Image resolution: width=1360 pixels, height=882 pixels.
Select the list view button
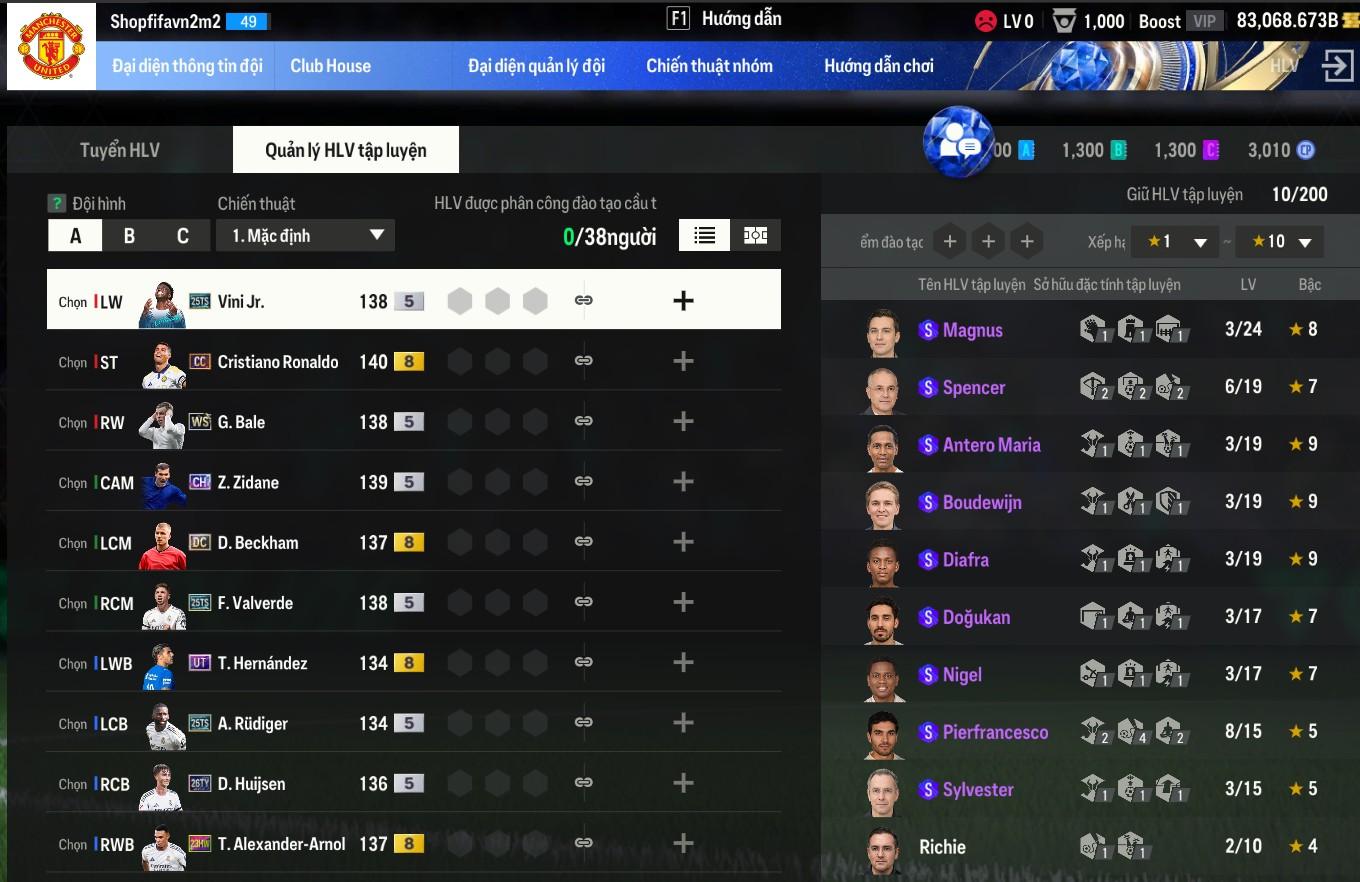point(705,235)
